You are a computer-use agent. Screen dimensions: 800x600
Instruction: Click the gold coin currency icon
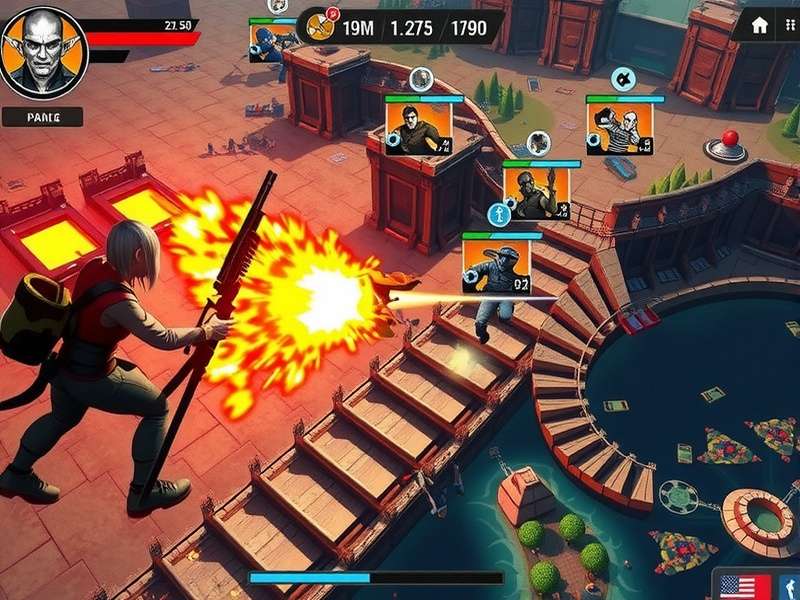pos(319,26)
